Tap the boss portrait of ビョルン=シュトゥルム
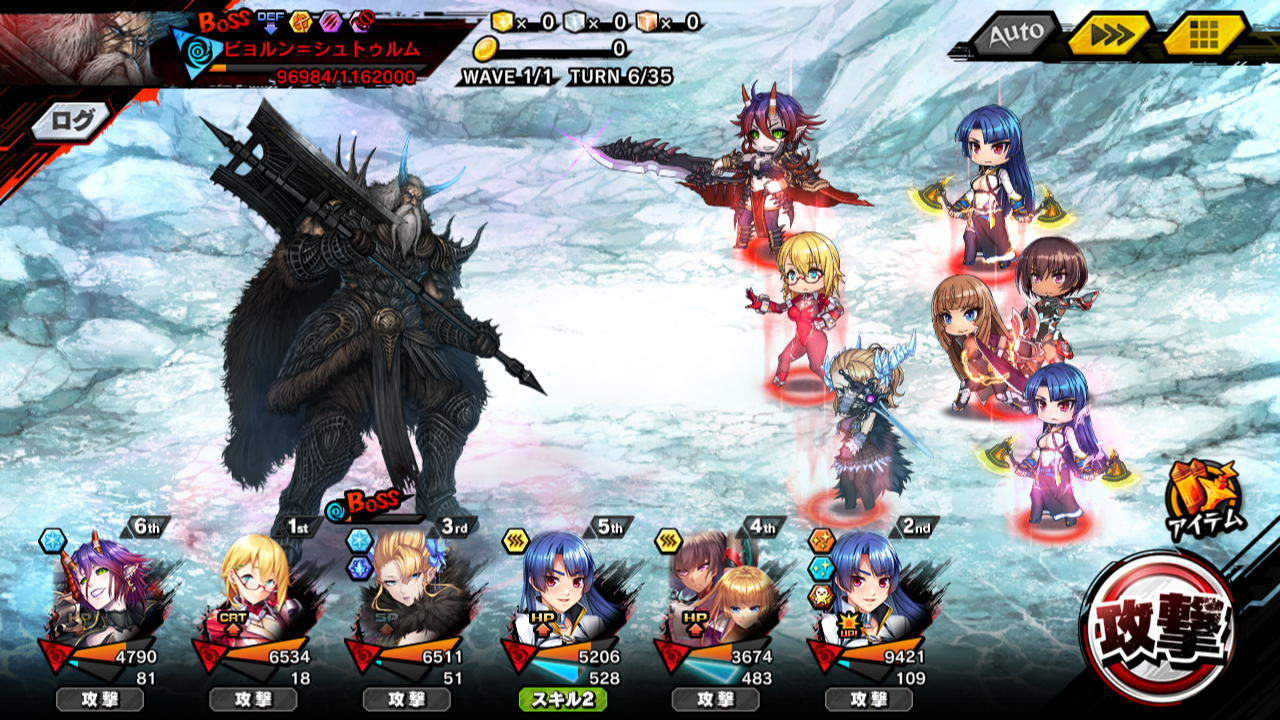Image resolution: width=1280 pixels, height=720 pixels. [x=85, y=45]
